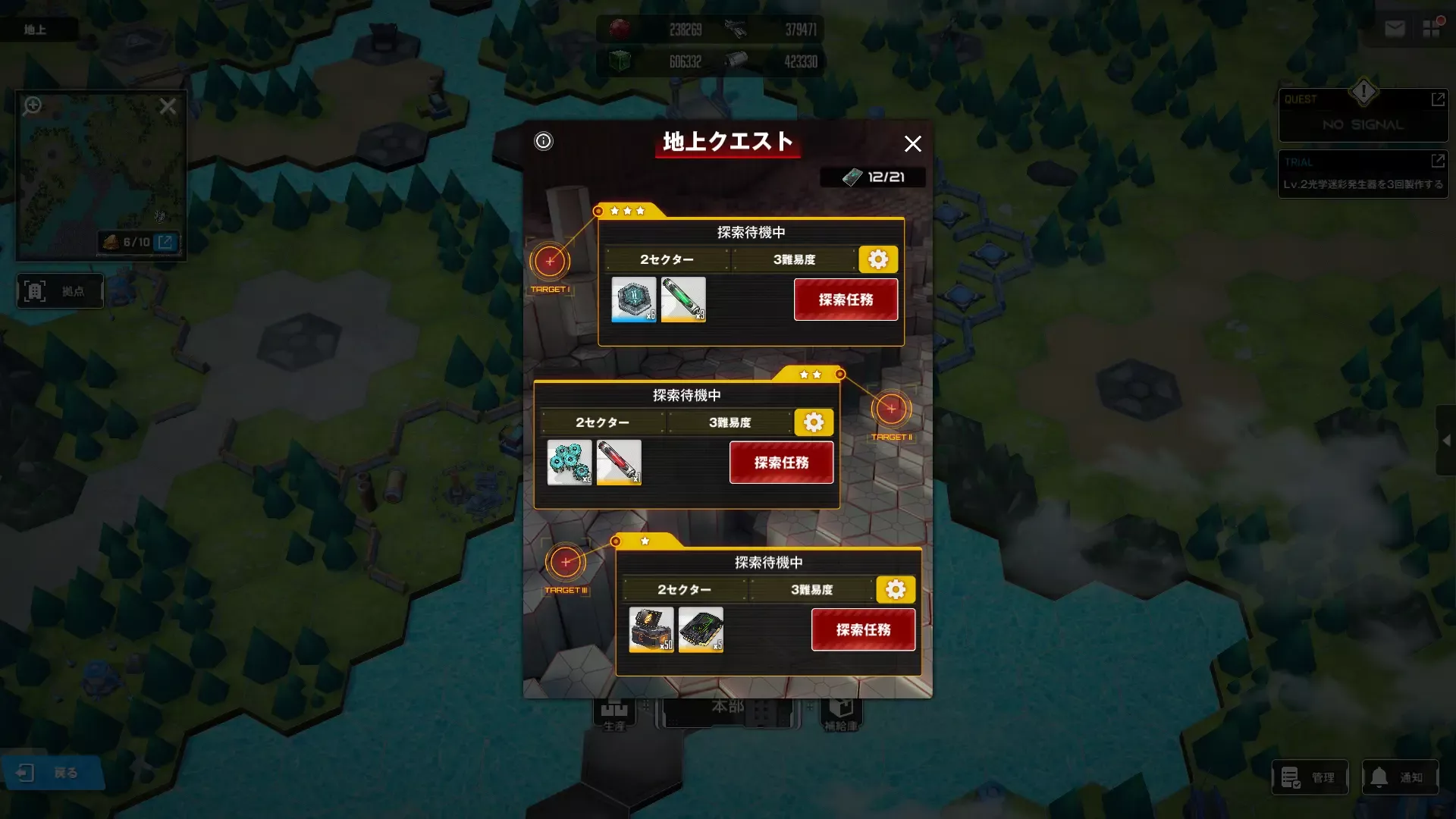
Task: Switch to the 拠点 view on the left
Action: 60,290
